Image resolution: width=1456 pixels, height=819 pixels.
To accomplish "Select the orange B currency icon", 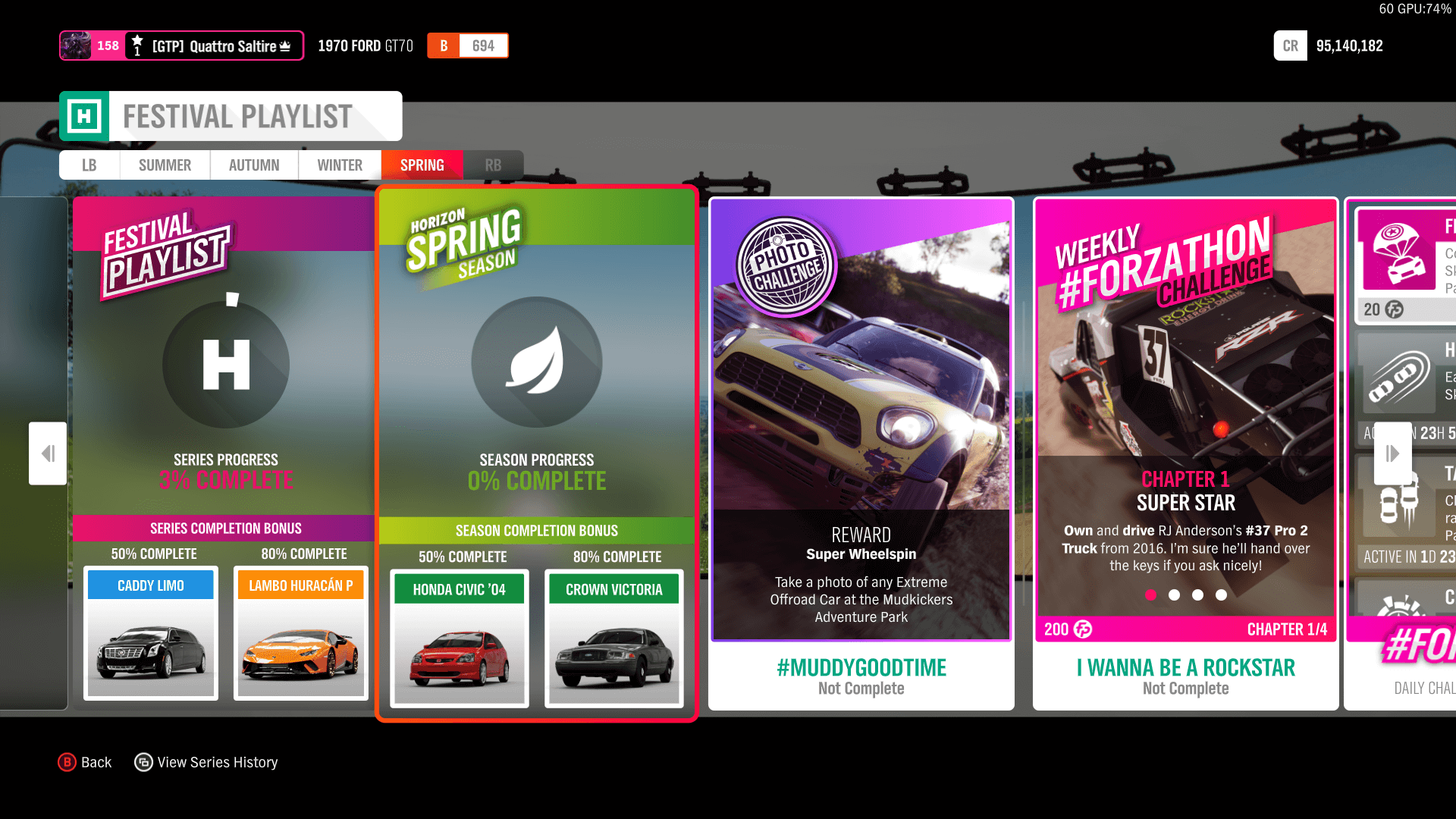I will pos(443,45).
